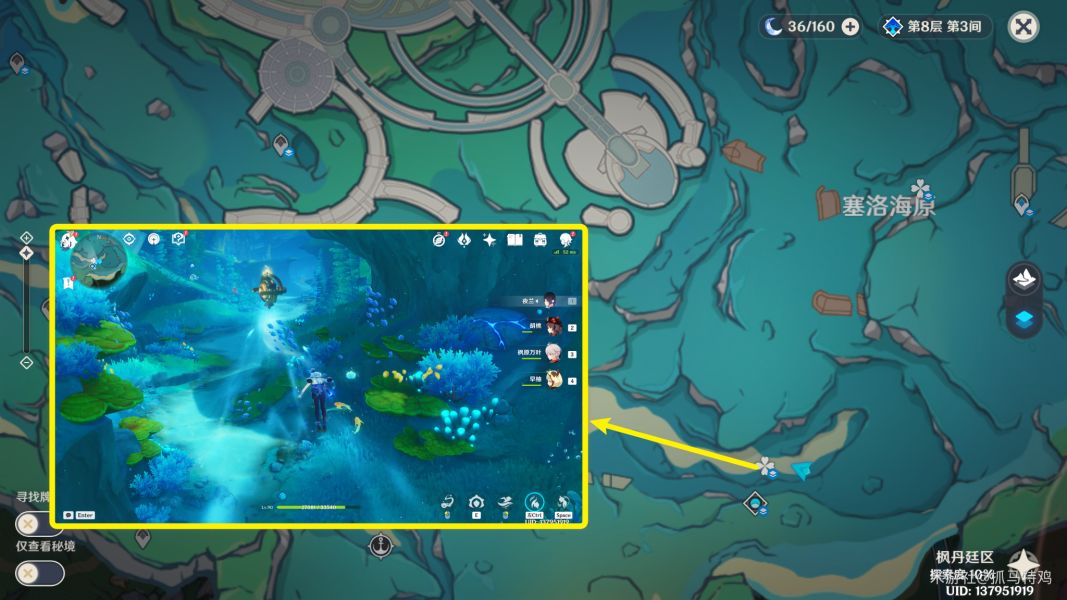Select the diamond-framed marker below the player arrow
1067x600 pixels.
[x=756, y=503]
